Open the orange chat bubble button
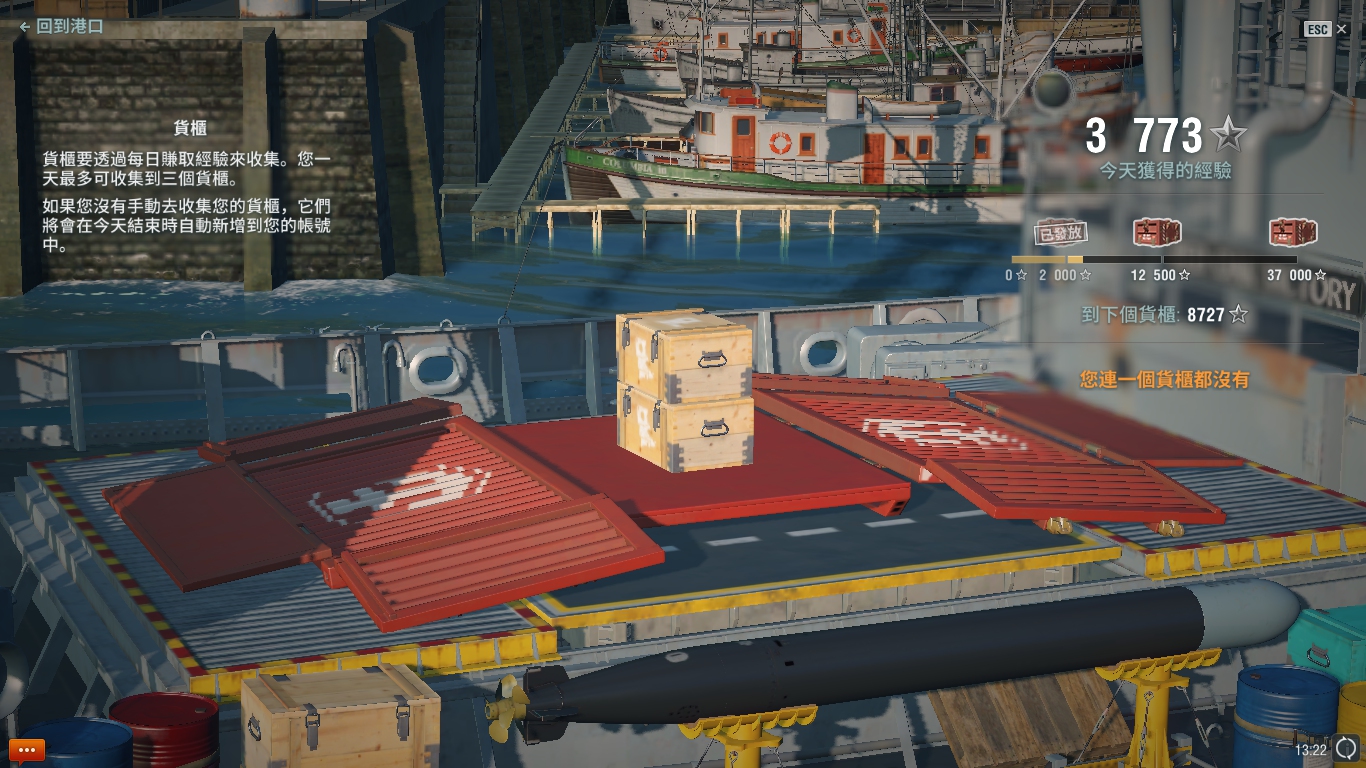The image size is (1366, 768). pyautogui.click(x=27, y=749)
